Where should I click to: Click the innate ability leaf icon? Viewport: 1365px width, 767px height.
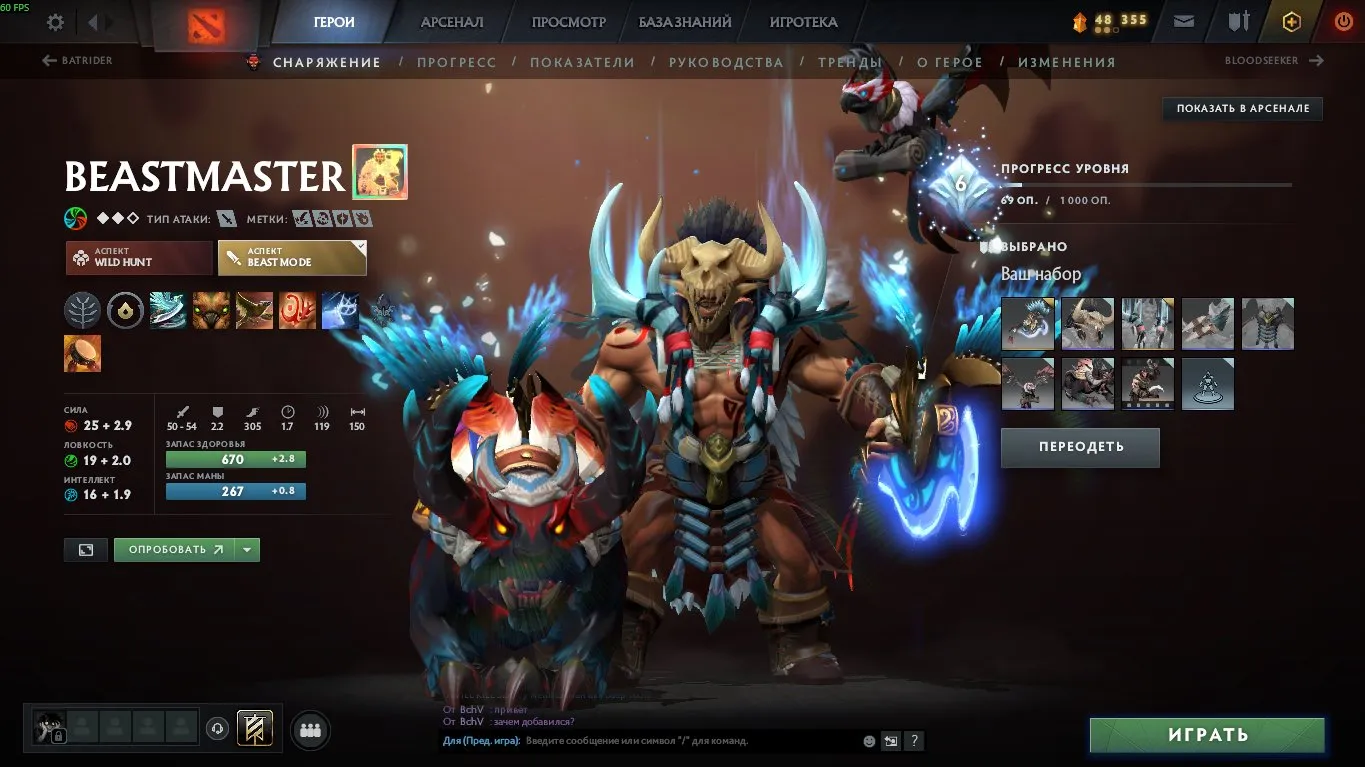point(82,310)
